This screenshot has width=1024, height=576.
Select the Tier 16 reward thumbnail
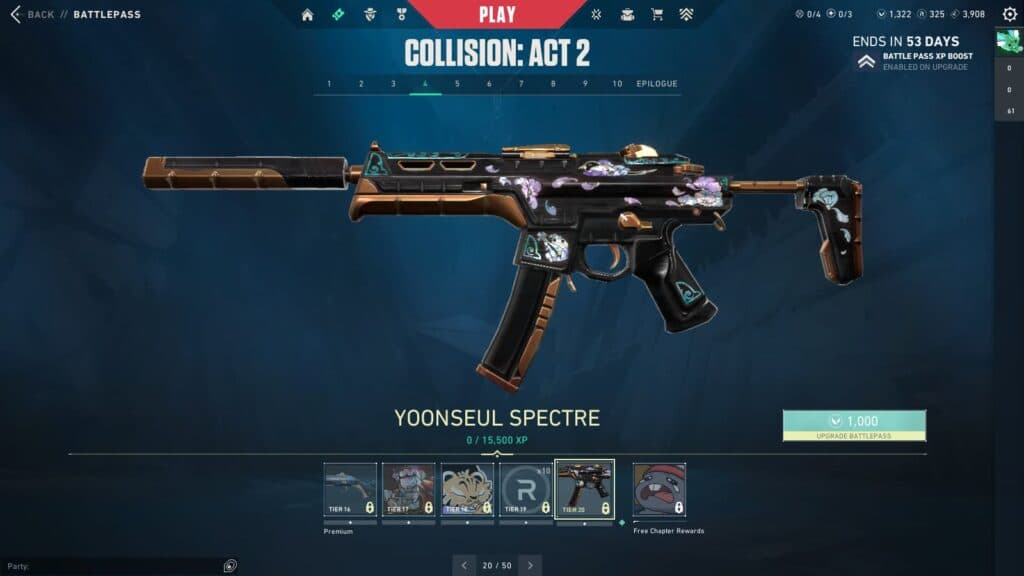point(350,489)
